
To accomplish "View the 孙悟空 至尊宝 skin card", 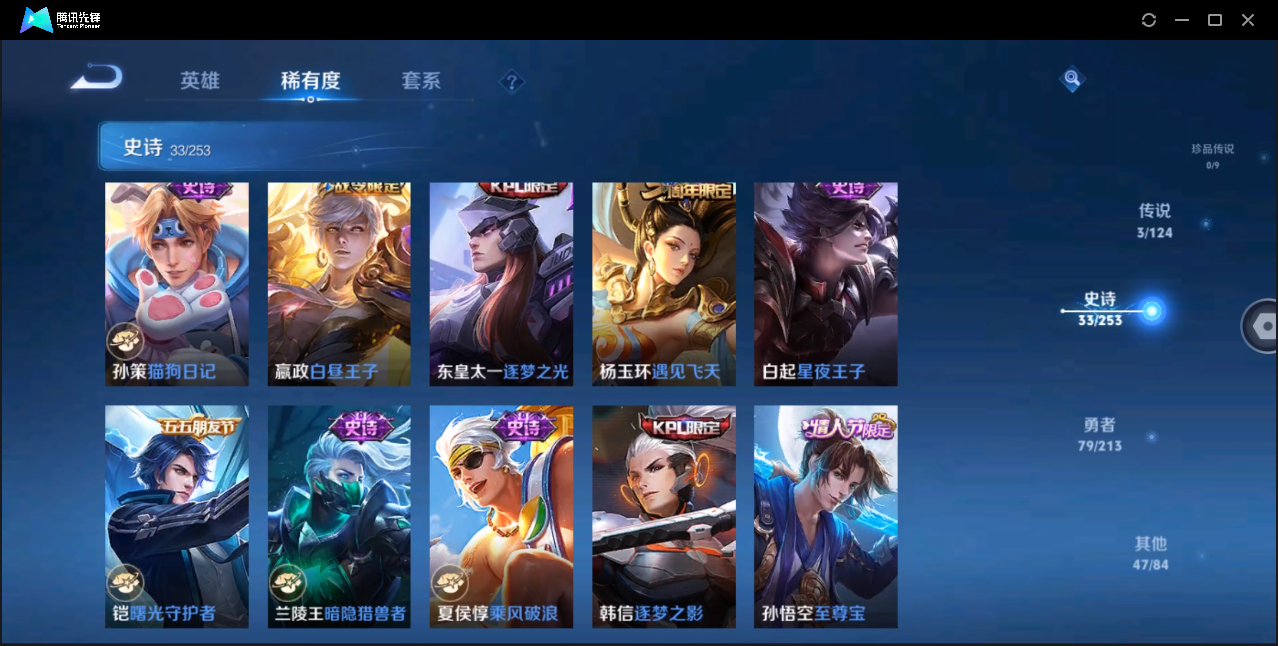I will pyautogui.click(x=825, y=516).
